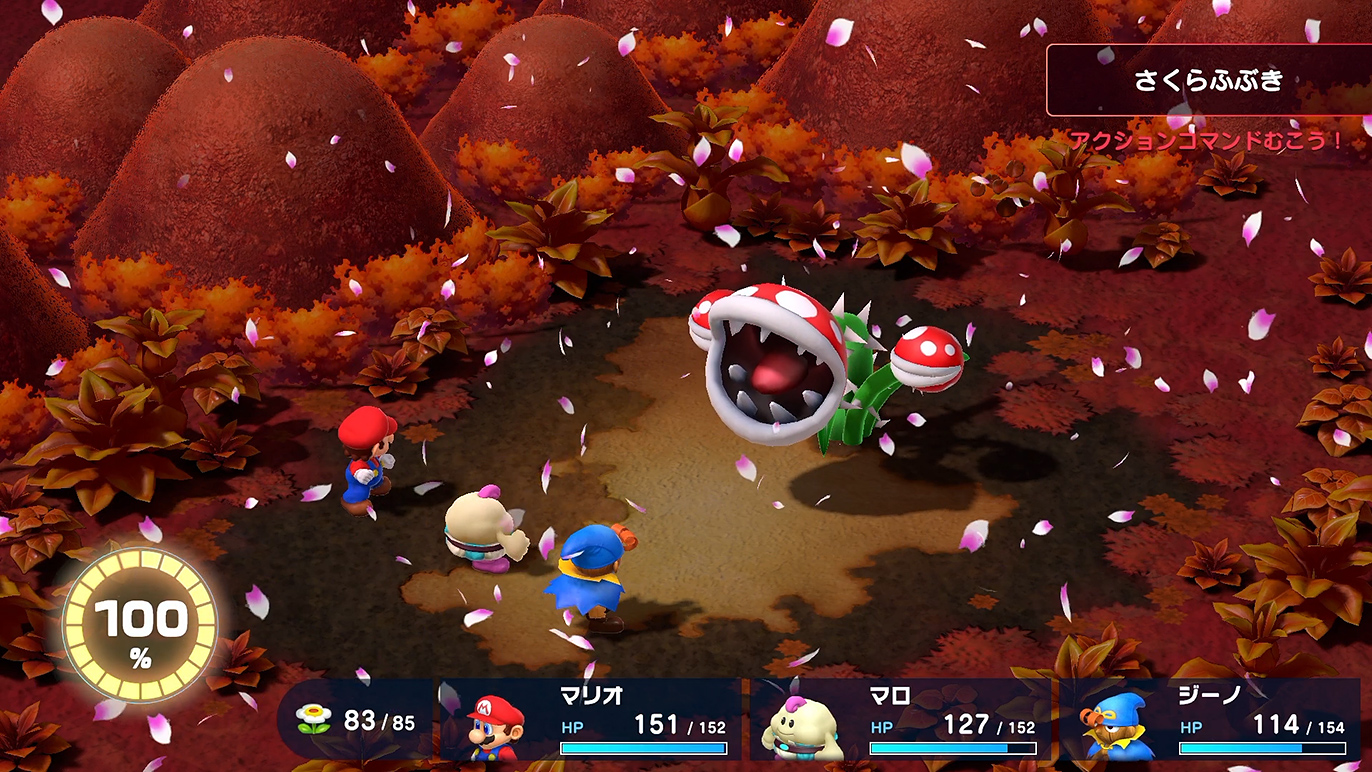Click the 100% action gauge
The image size is (1372, 772).
click(x=139, y=625)
